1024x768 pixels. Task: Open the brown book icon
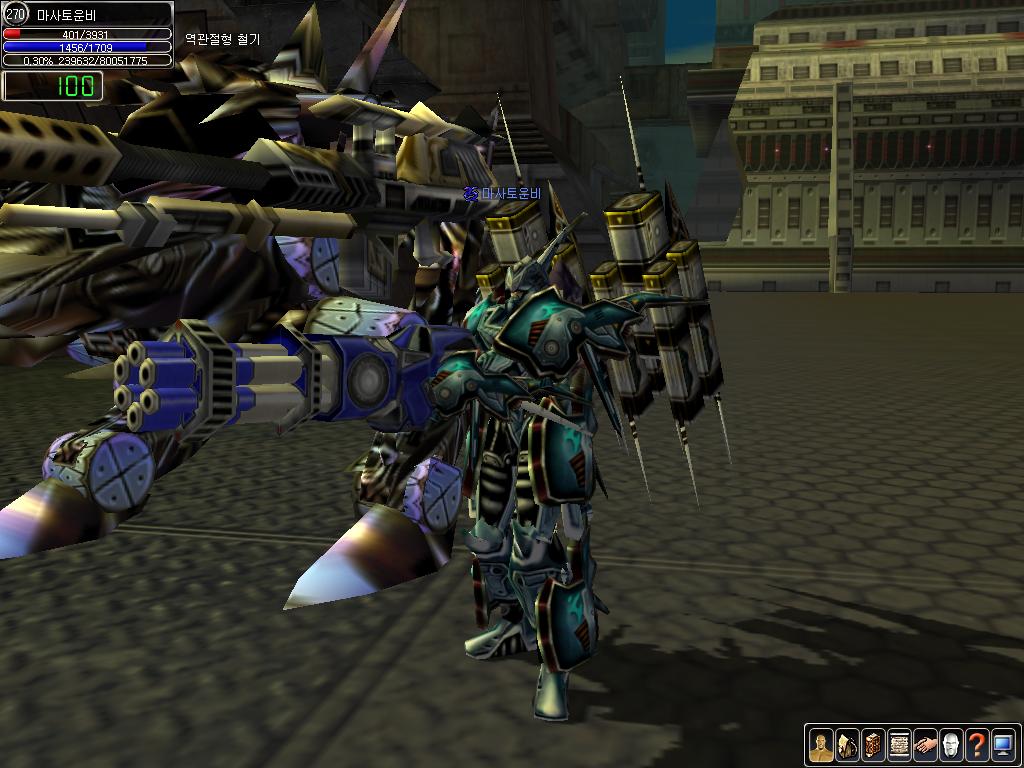(x=872, y=745)
